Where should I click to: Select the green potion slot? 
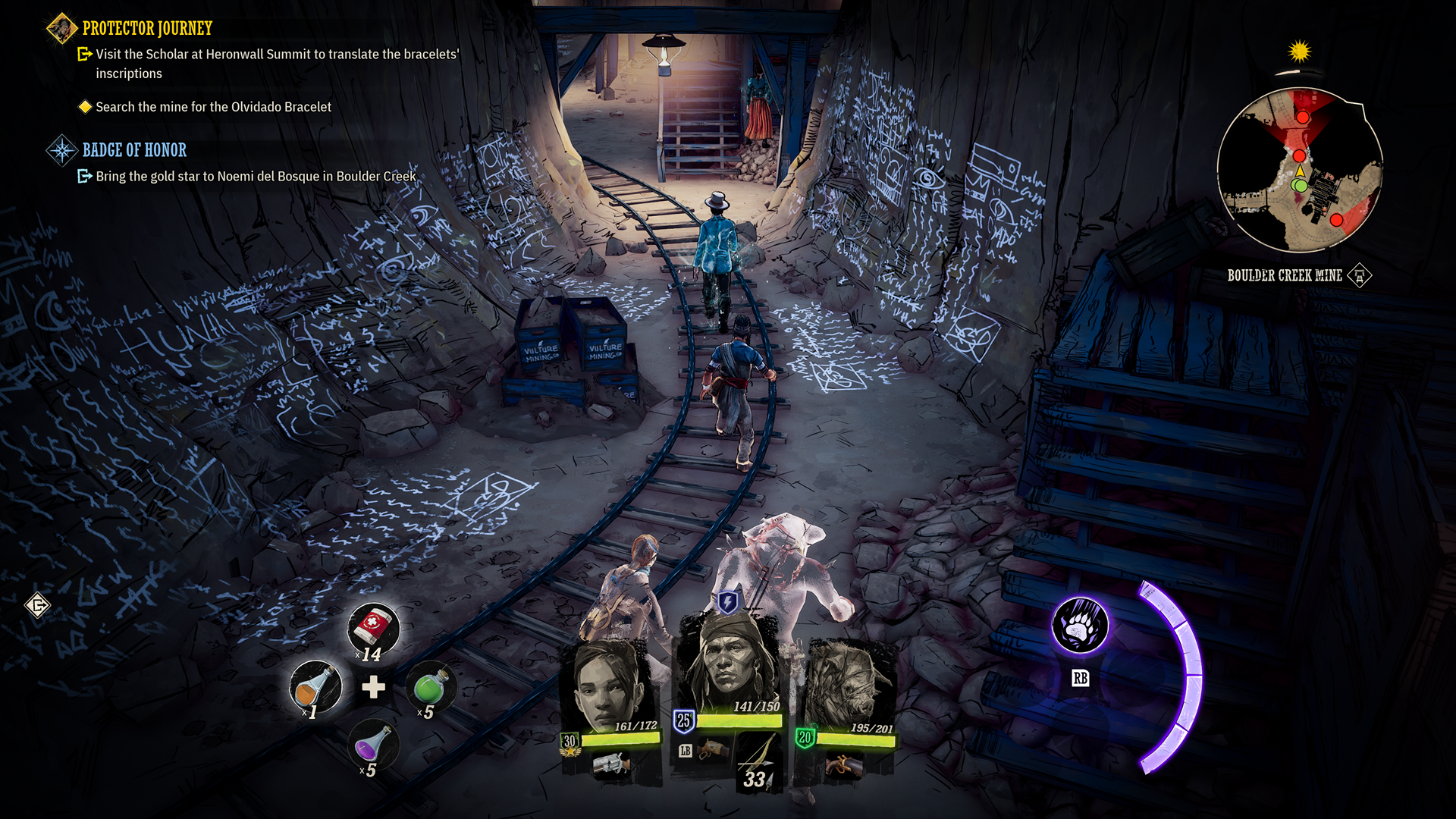coord(431,687)
